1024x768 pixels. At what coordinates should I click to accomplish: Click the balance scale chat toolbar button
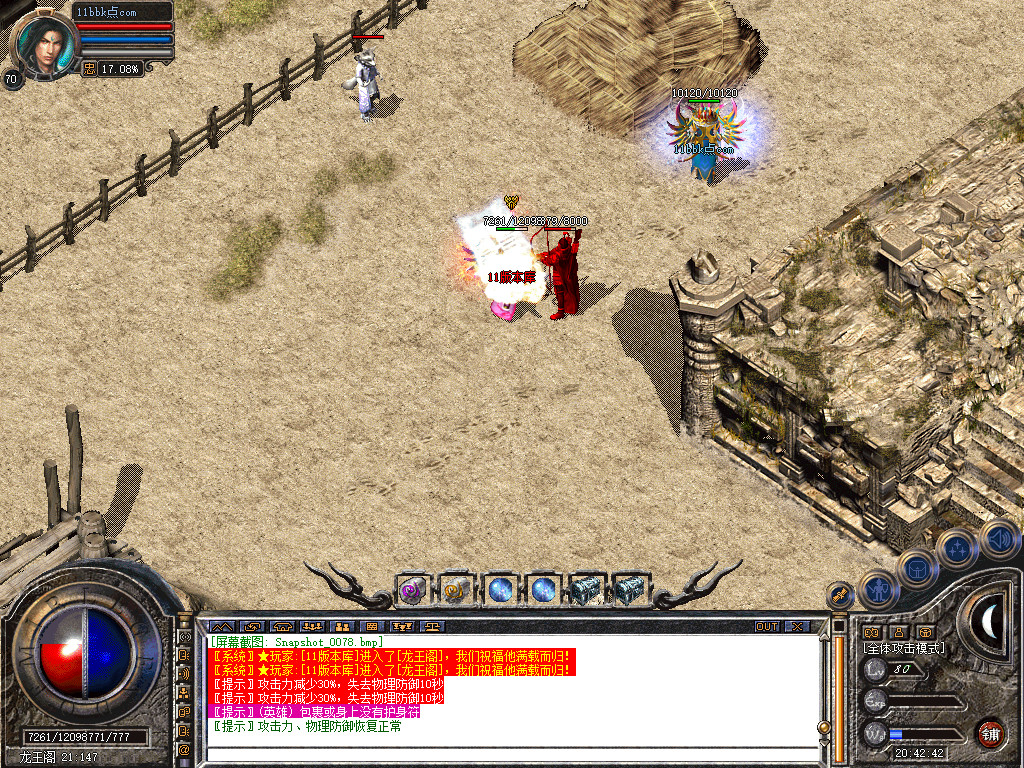tap(433, 627)
